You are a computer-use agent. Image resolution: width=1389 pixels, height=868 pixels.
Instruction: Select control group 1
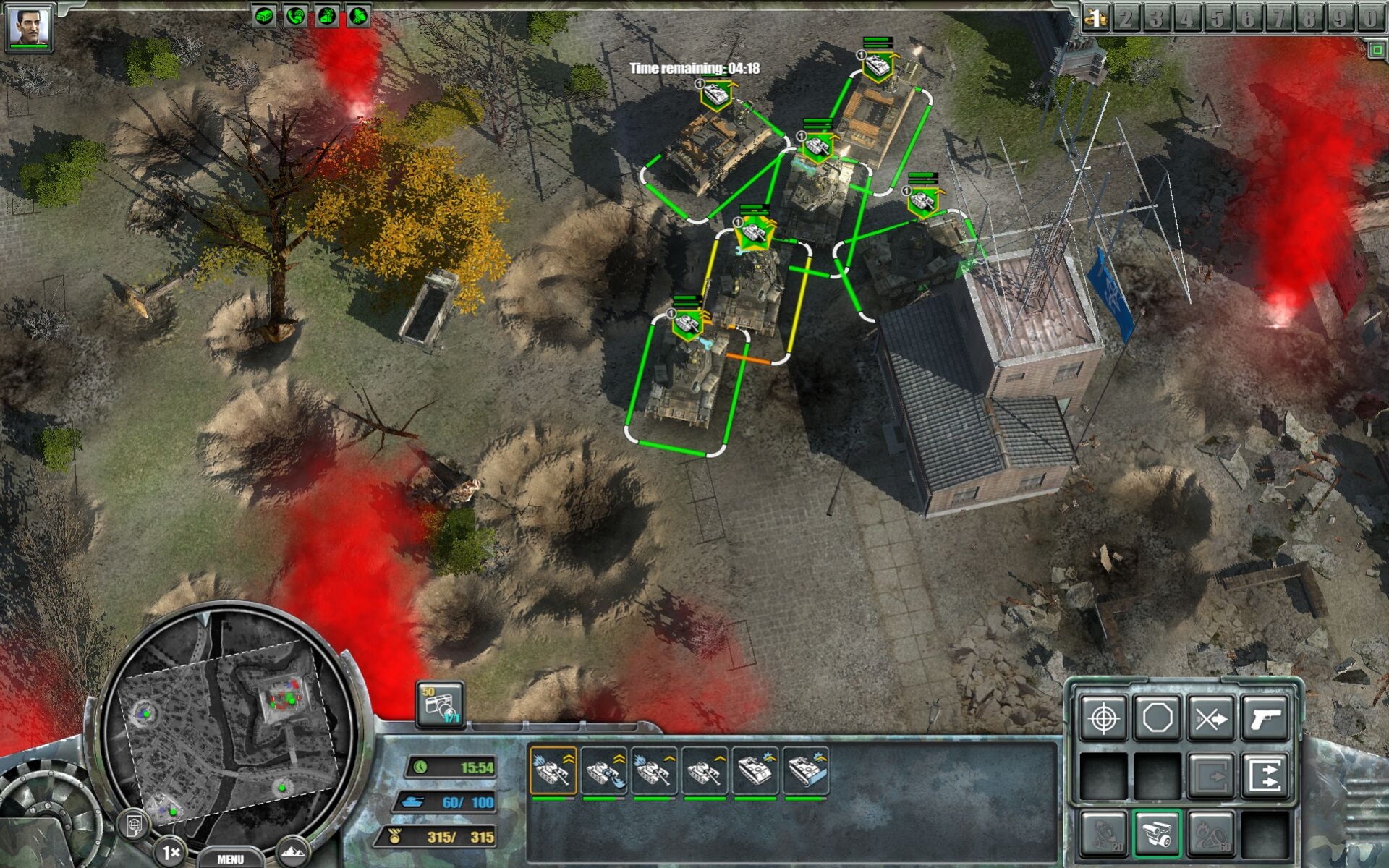click(x=1096, y=17)
